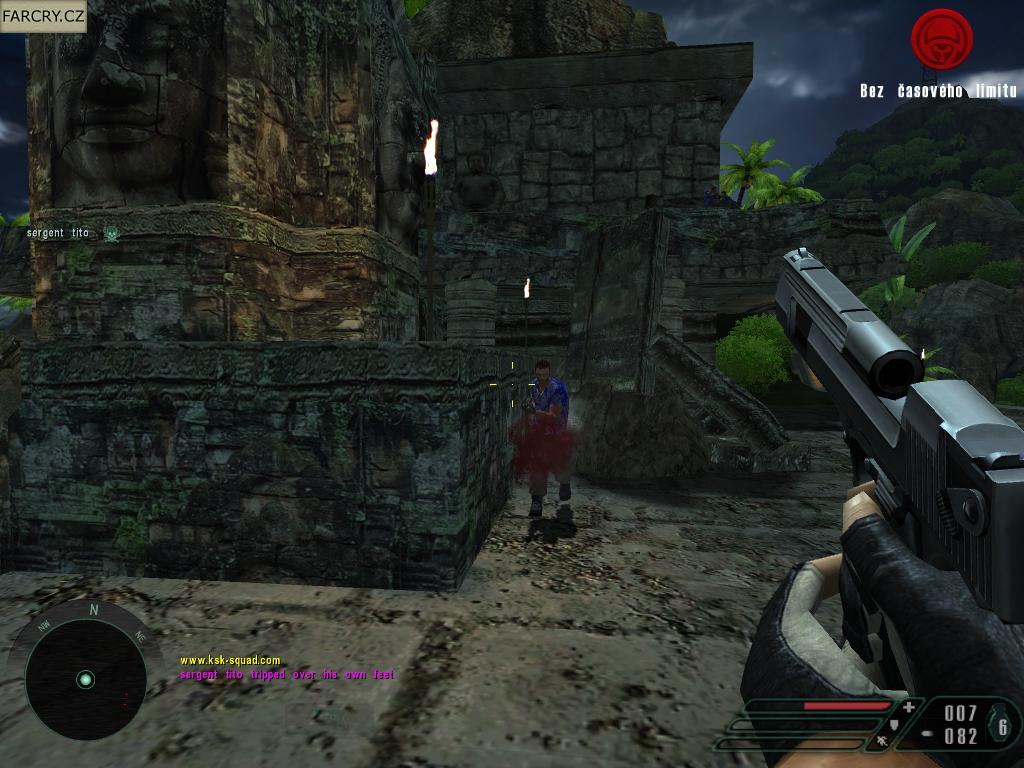Click the red skull team emblem
Image resolution: width=1024 pixels, height=768 pixels.
(941, 40)
